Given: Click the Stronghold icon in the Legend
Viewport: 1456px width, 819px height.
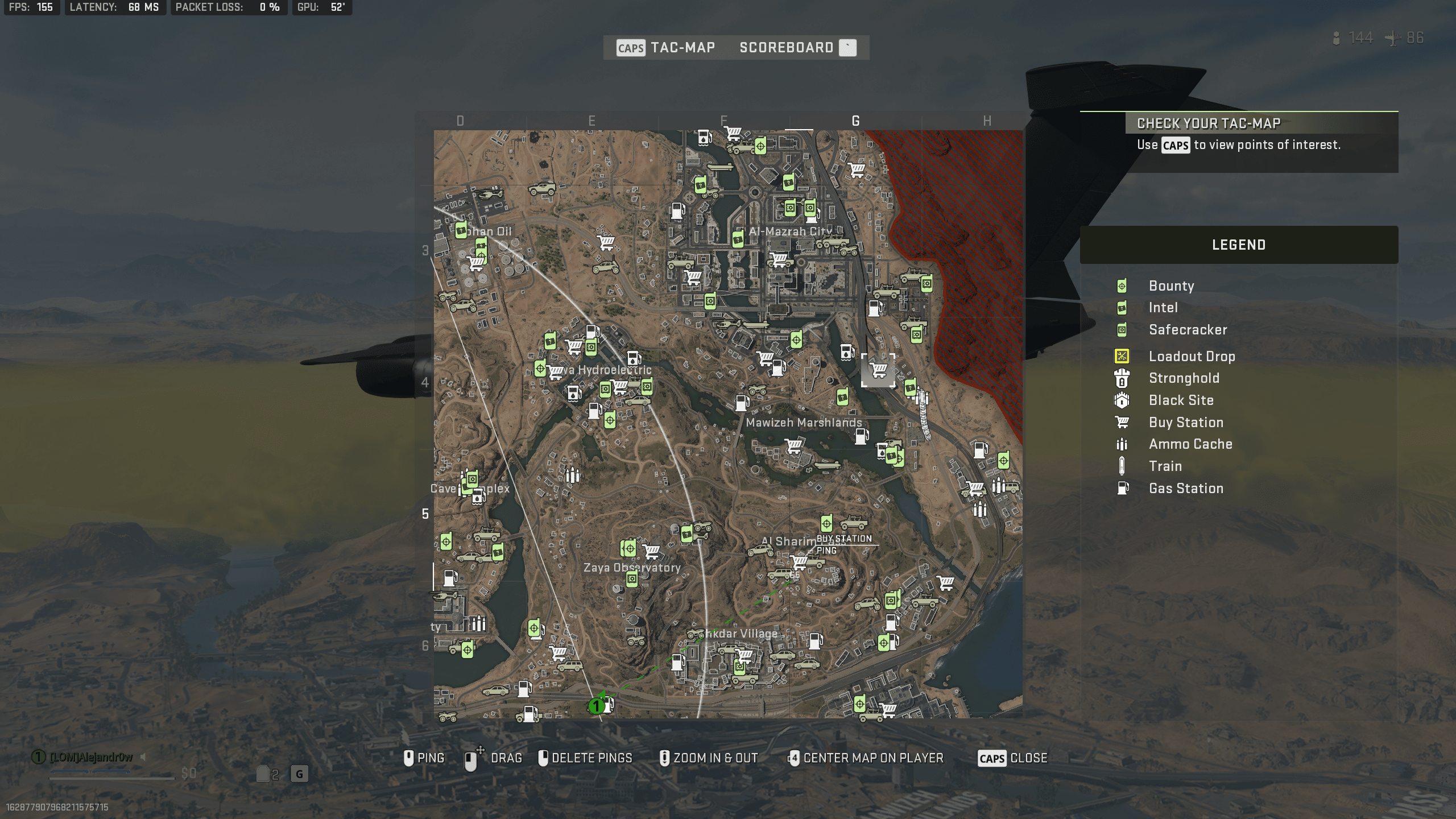Looking at the screenshot, I should coord(1121,379).
